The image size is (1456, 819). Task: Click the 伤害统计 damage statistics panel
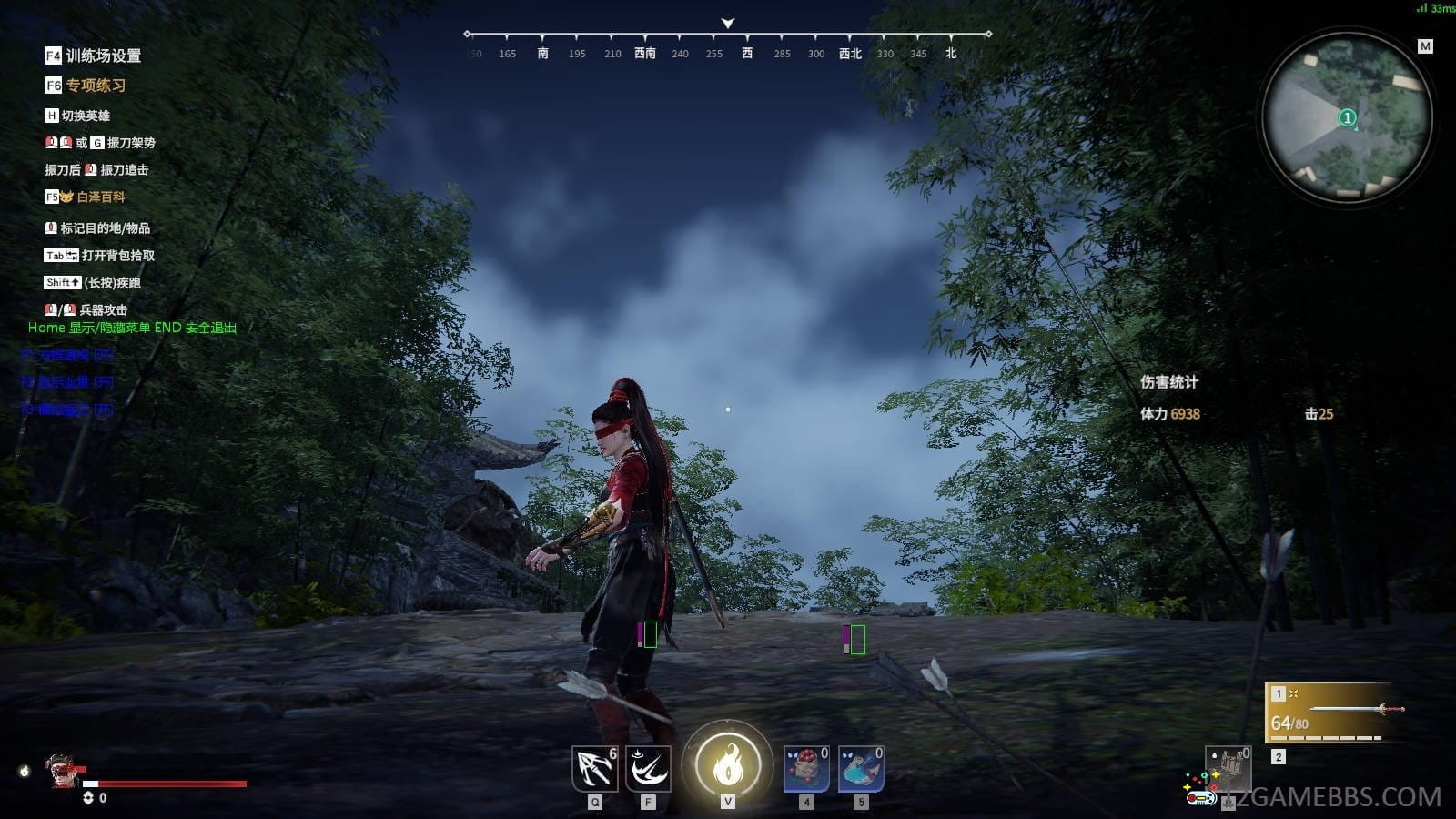(x=1169, y=382)
